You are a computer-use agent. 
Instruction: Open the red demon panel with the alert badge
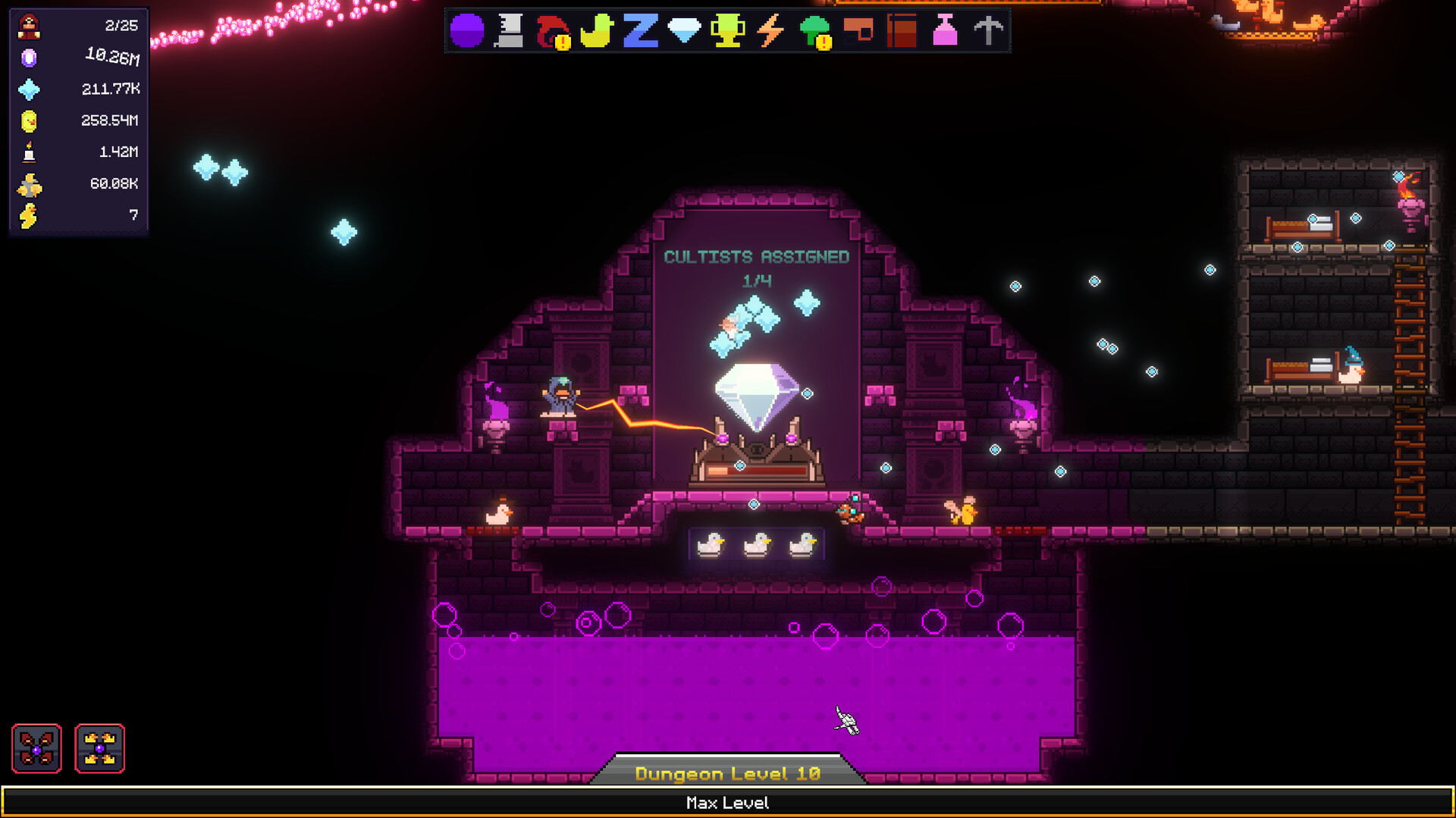551,31
